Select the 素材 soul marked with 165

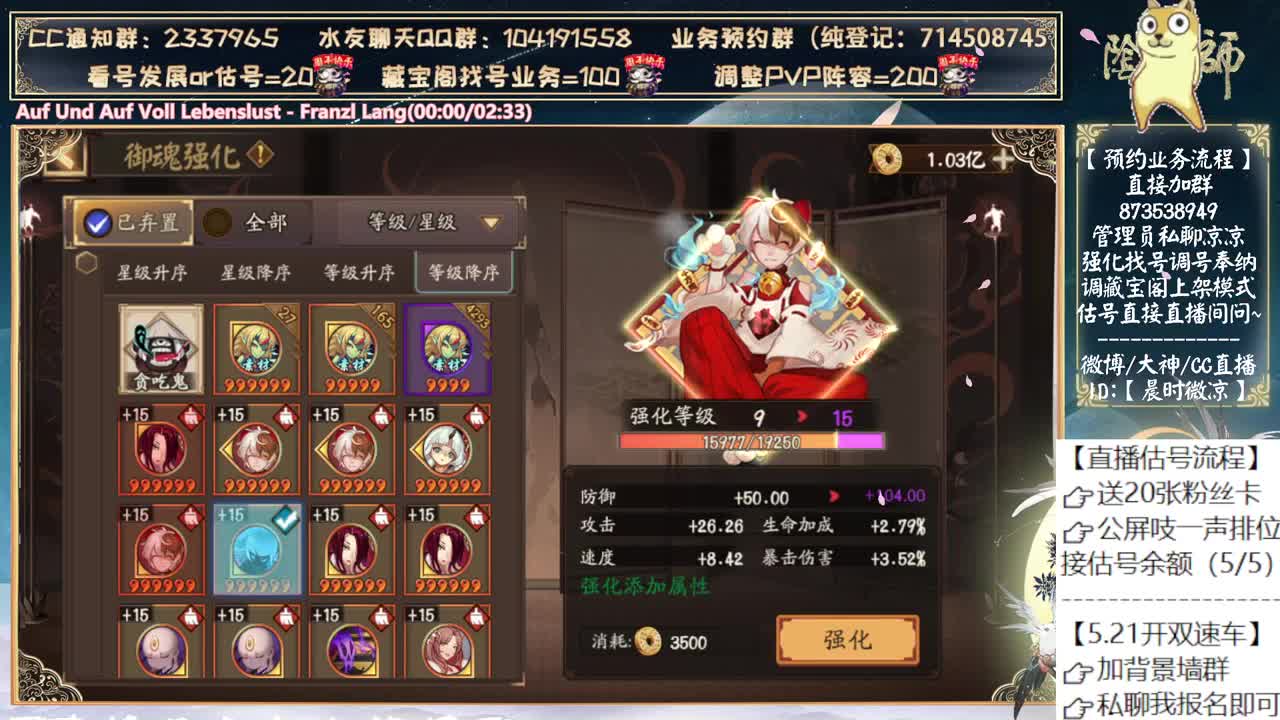tap(344, 350)
